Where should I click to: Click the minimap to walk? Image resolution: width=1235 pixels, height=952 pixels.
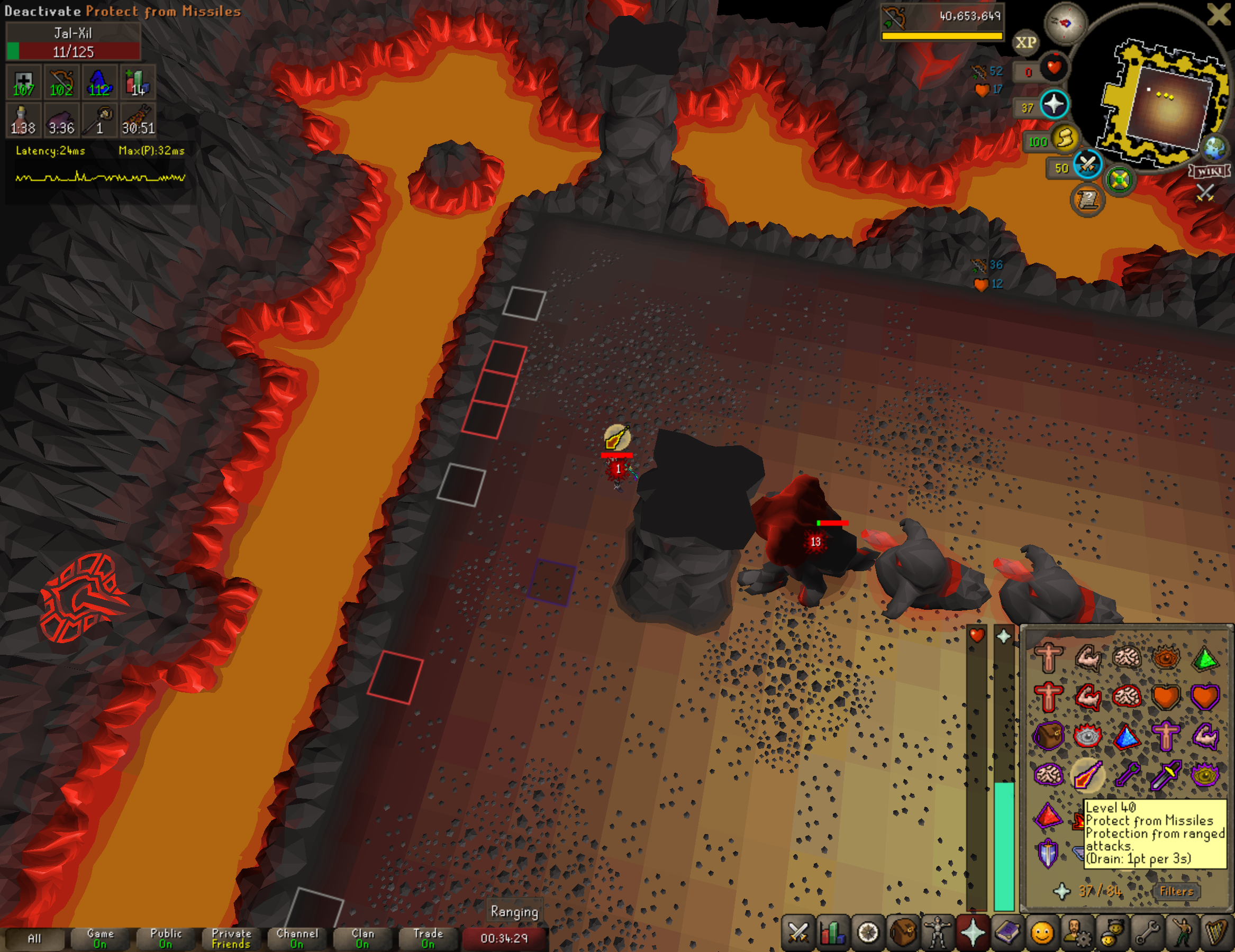pos(1165,107)
